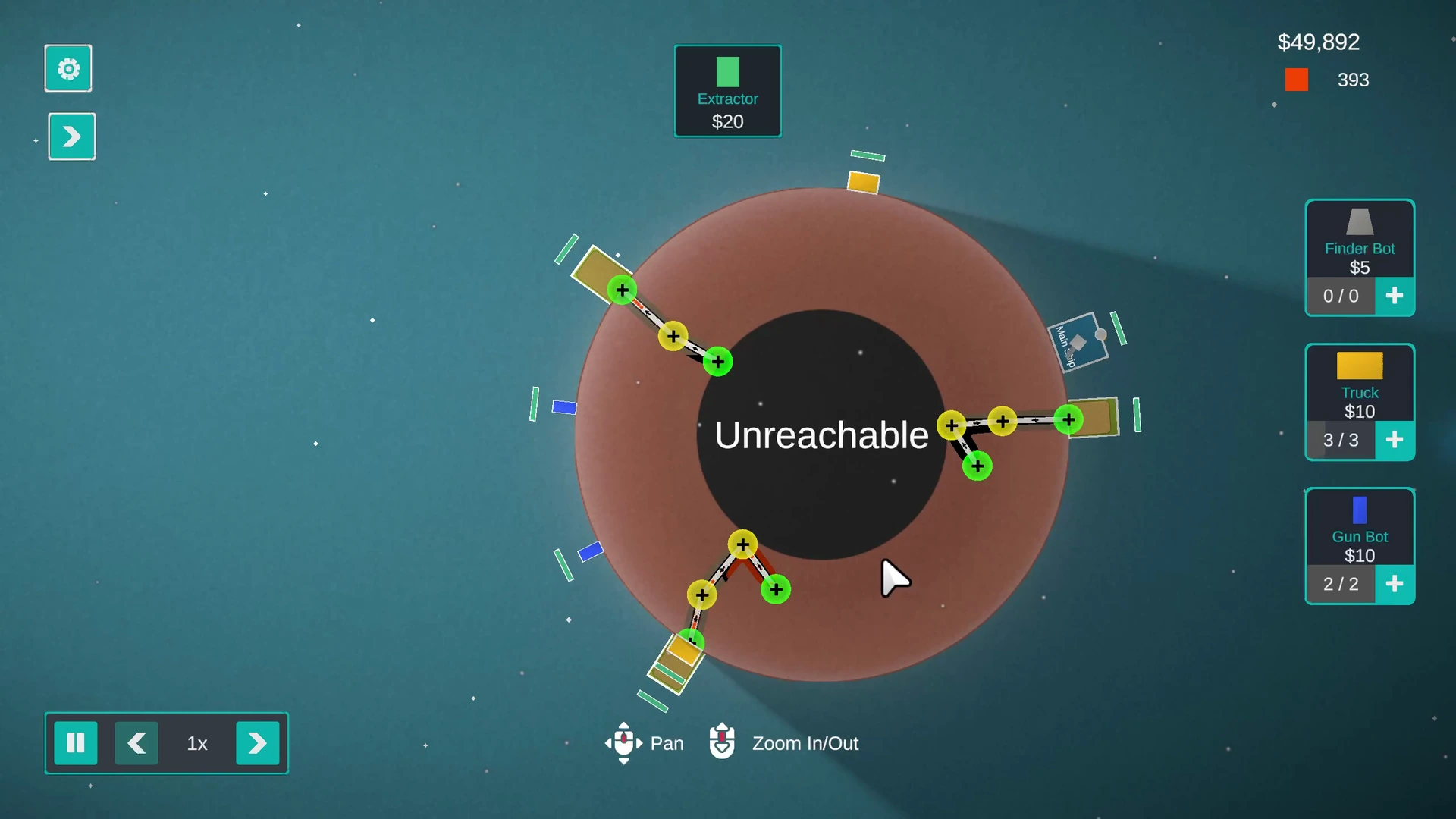Viewport: 1456px width, 819px height.
Task: Select the Gun Bot unit card
Action: coord(1359,527)
